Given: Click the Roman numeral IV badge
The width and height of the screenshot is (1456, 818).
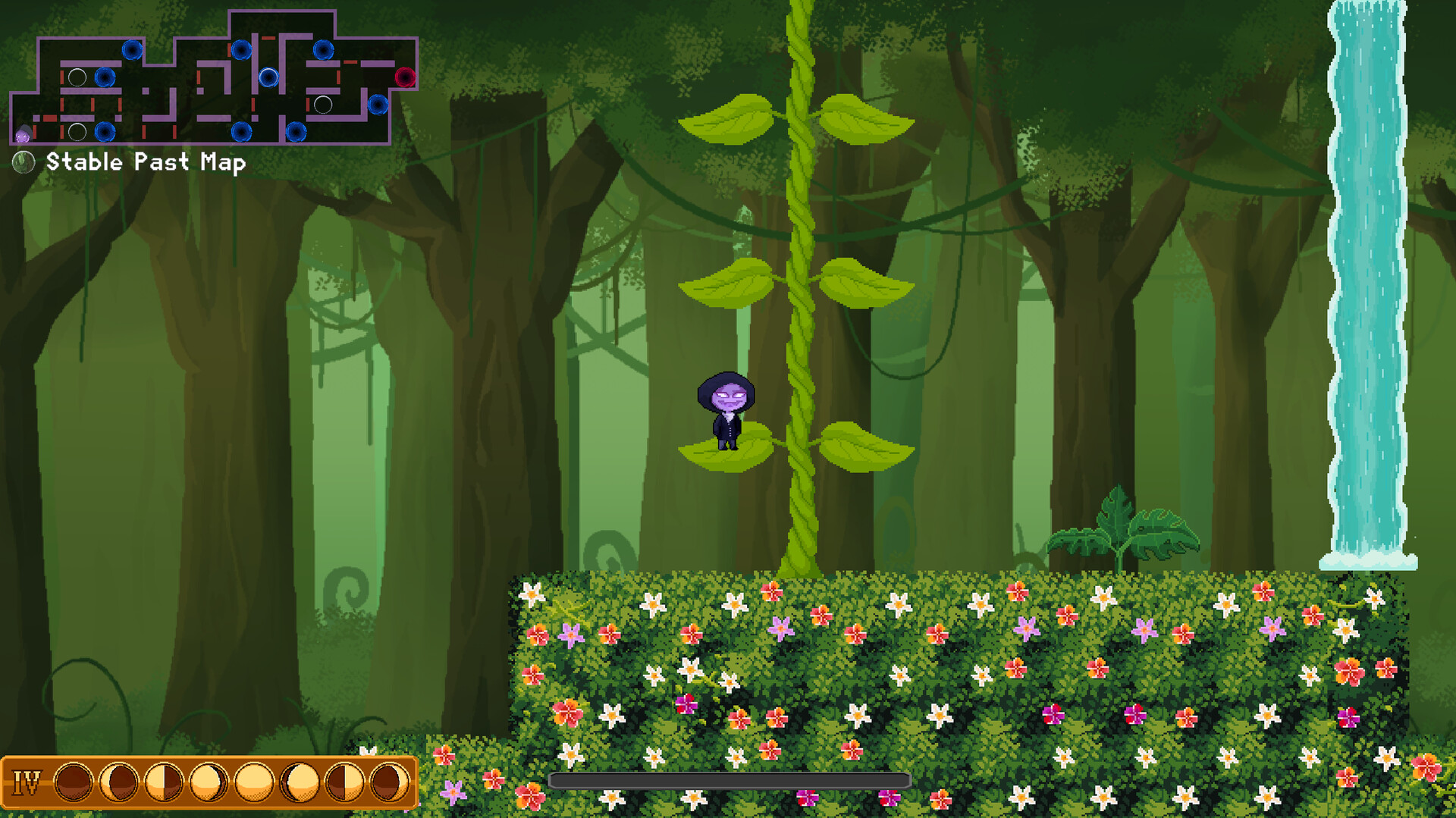Looking at the screenshot, I should click(27, 782).
